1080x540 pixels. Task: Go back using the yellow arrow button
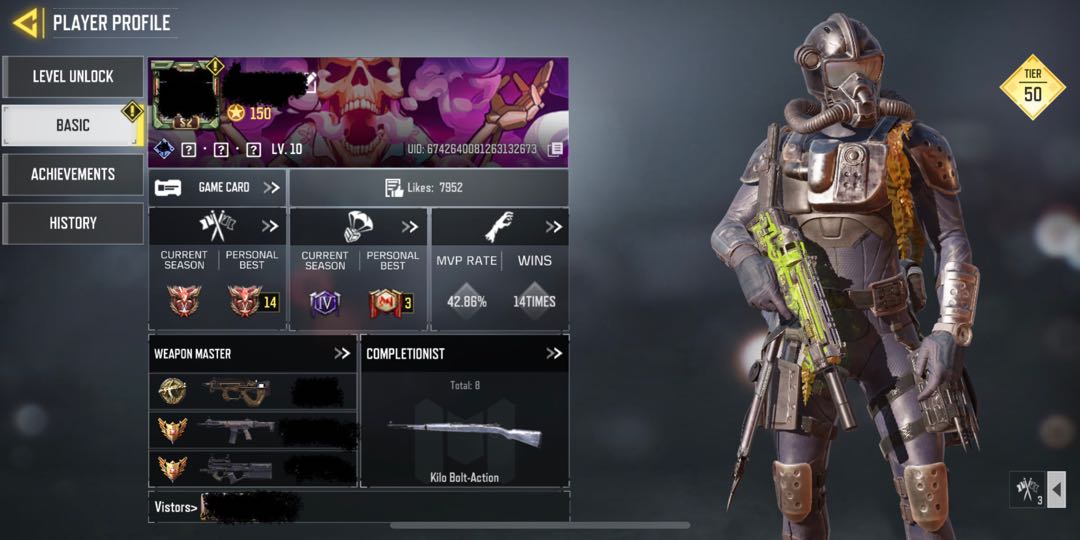point(26,22)
